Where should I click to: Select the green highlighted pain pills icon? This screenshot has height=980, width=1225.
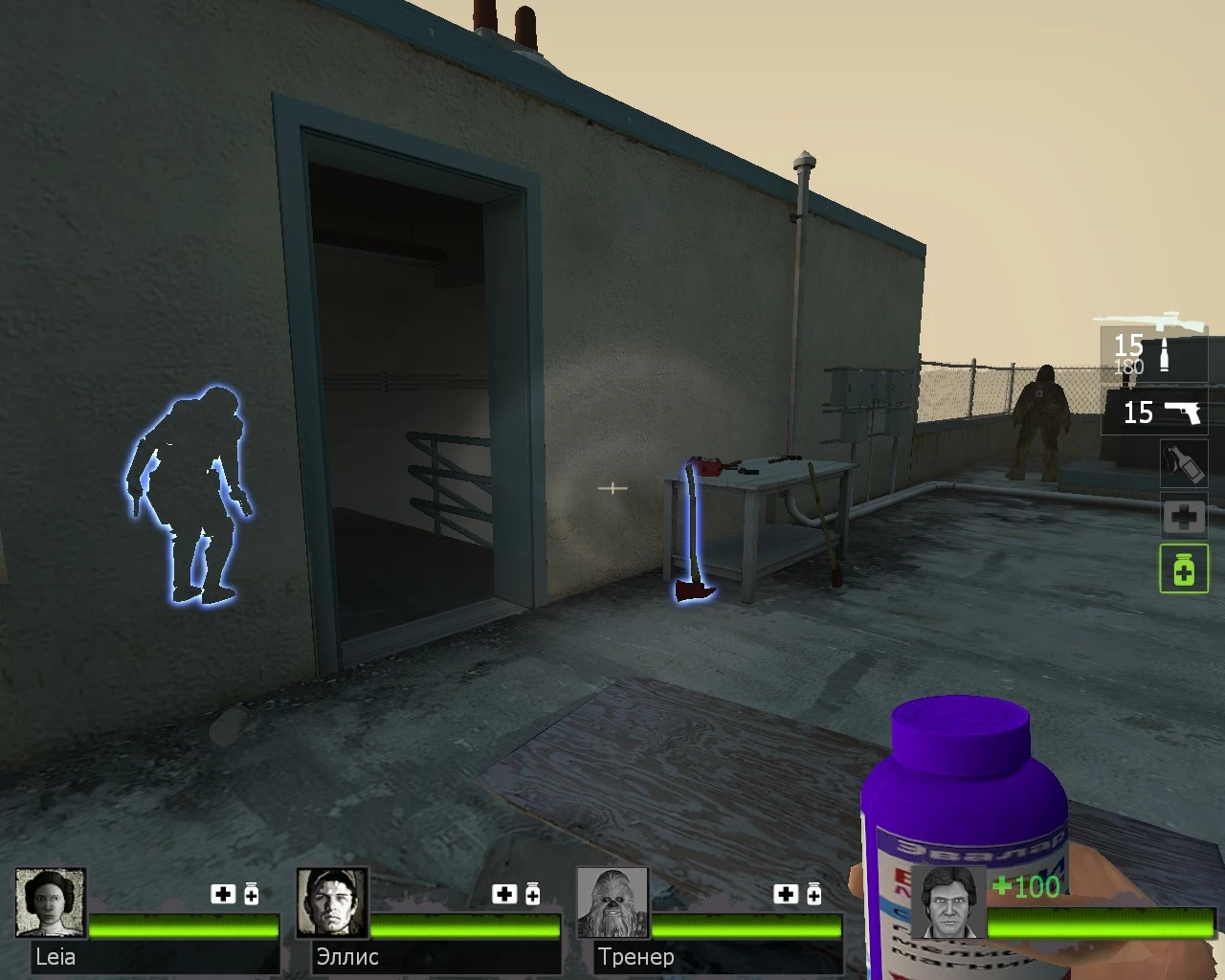[x=1184, y=569]
